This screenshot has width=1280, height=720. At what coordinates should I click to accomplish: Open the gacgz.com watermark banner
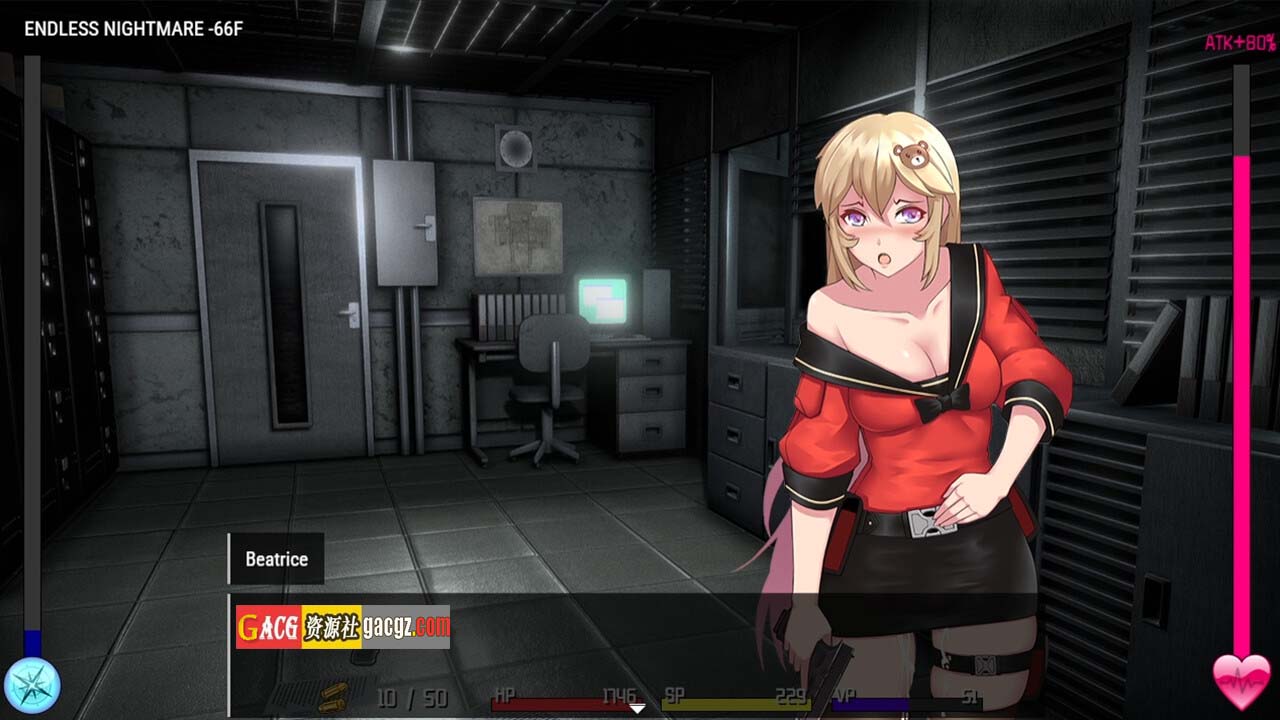pyautogui.click(x=343, y=627)
